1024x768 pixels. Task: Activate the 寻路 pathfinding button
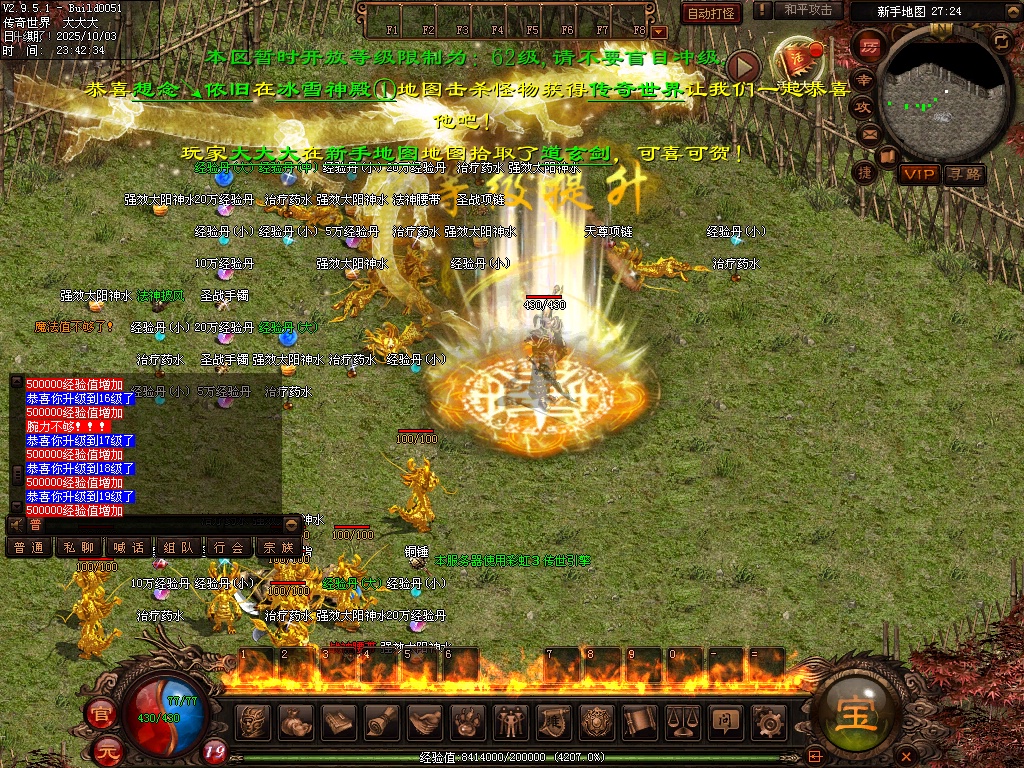(x=964, y=174)
